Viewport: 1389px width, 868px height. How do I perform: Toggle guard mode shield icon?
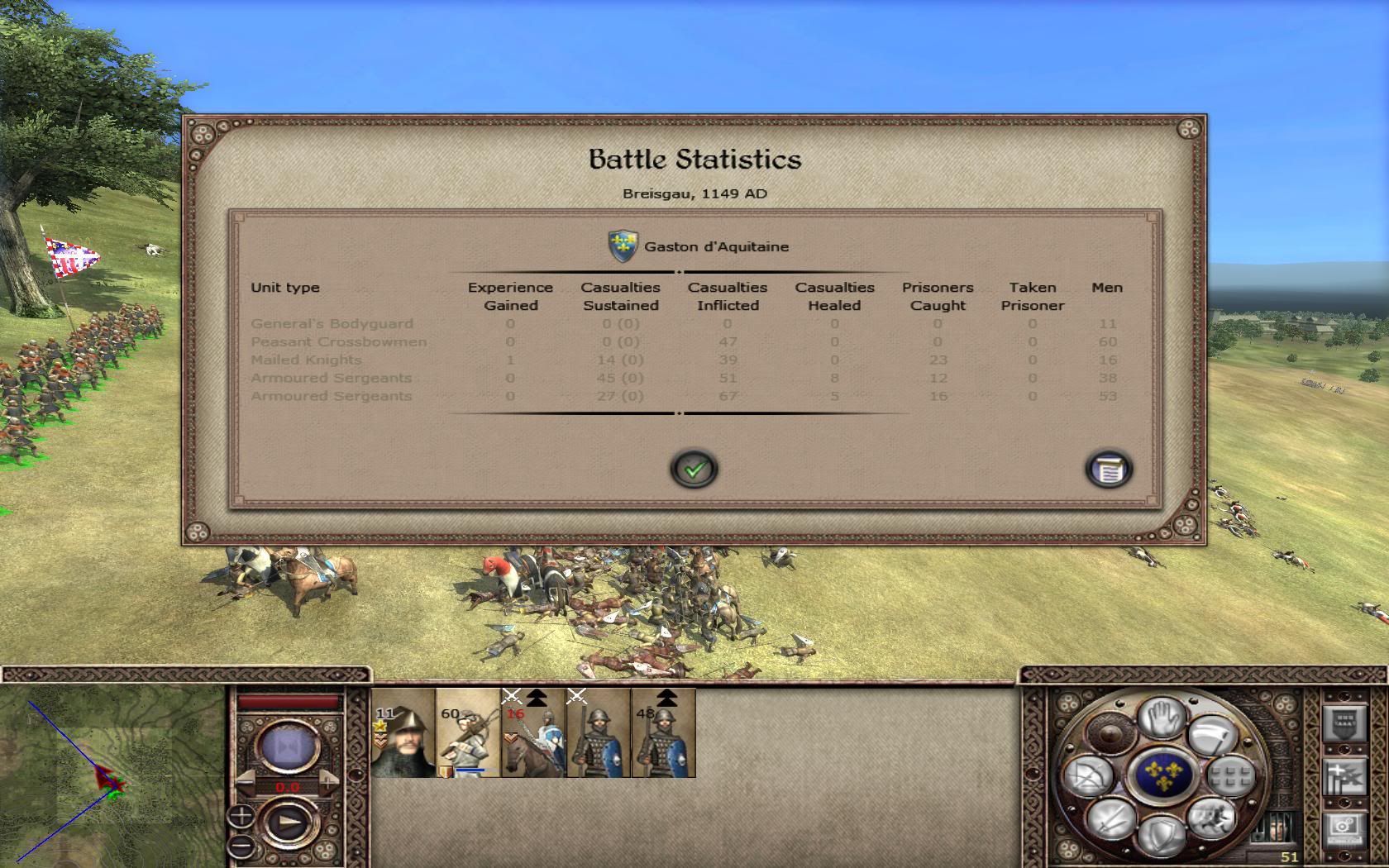pyautogui.click(x=1162, y=835)
